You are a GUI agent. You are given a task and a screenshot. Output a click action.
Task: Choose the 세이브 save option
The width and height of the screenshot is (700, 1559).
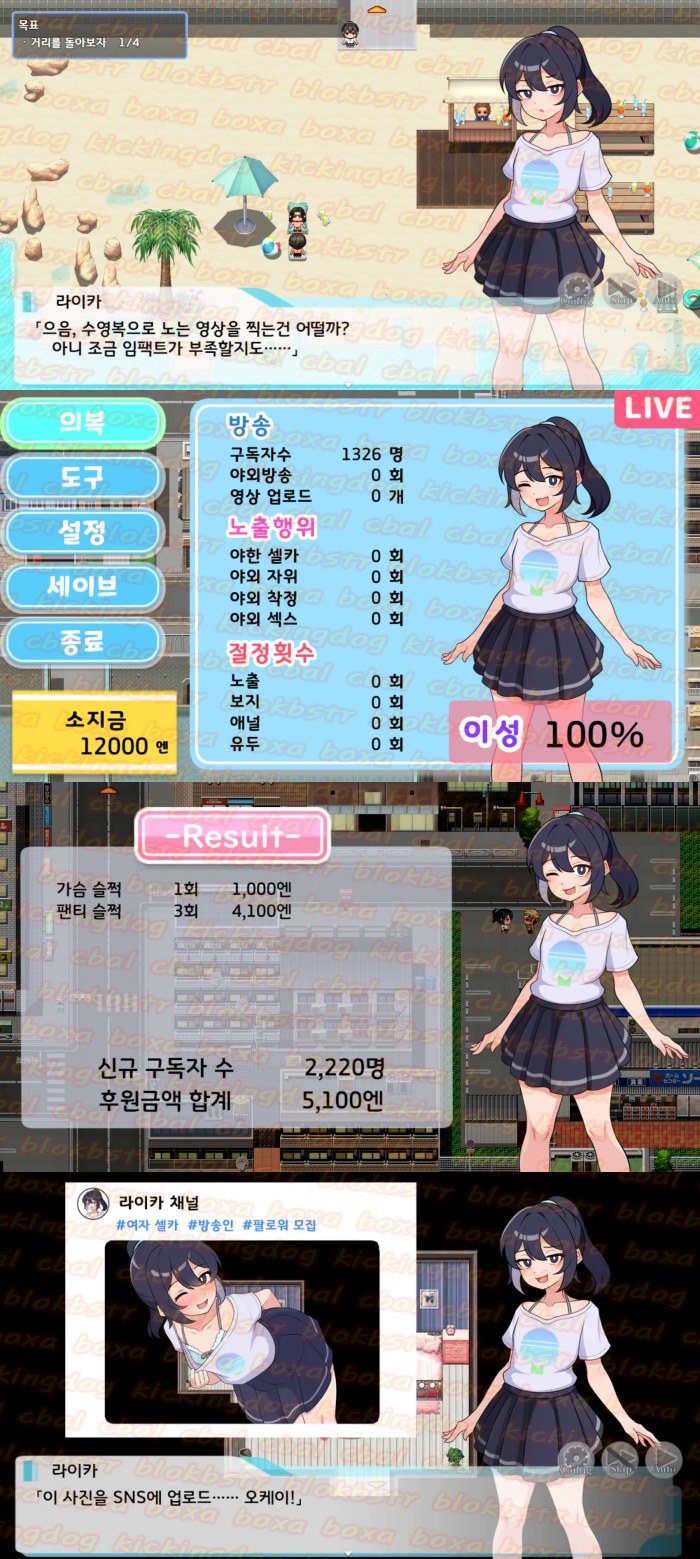coord(82,586)
